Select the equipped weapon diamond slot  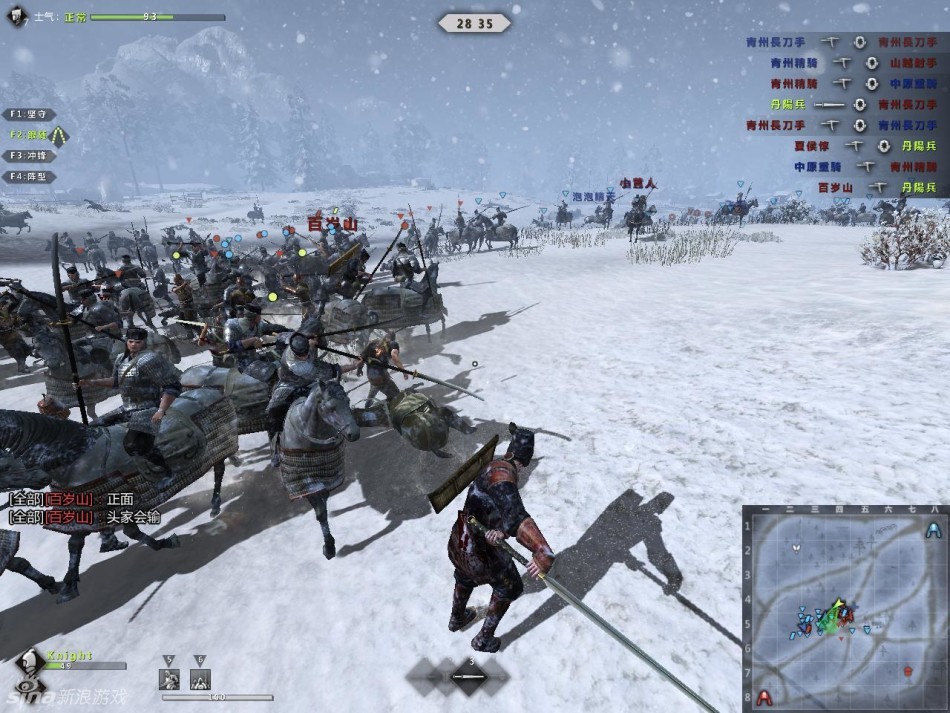tap(470, 677)
